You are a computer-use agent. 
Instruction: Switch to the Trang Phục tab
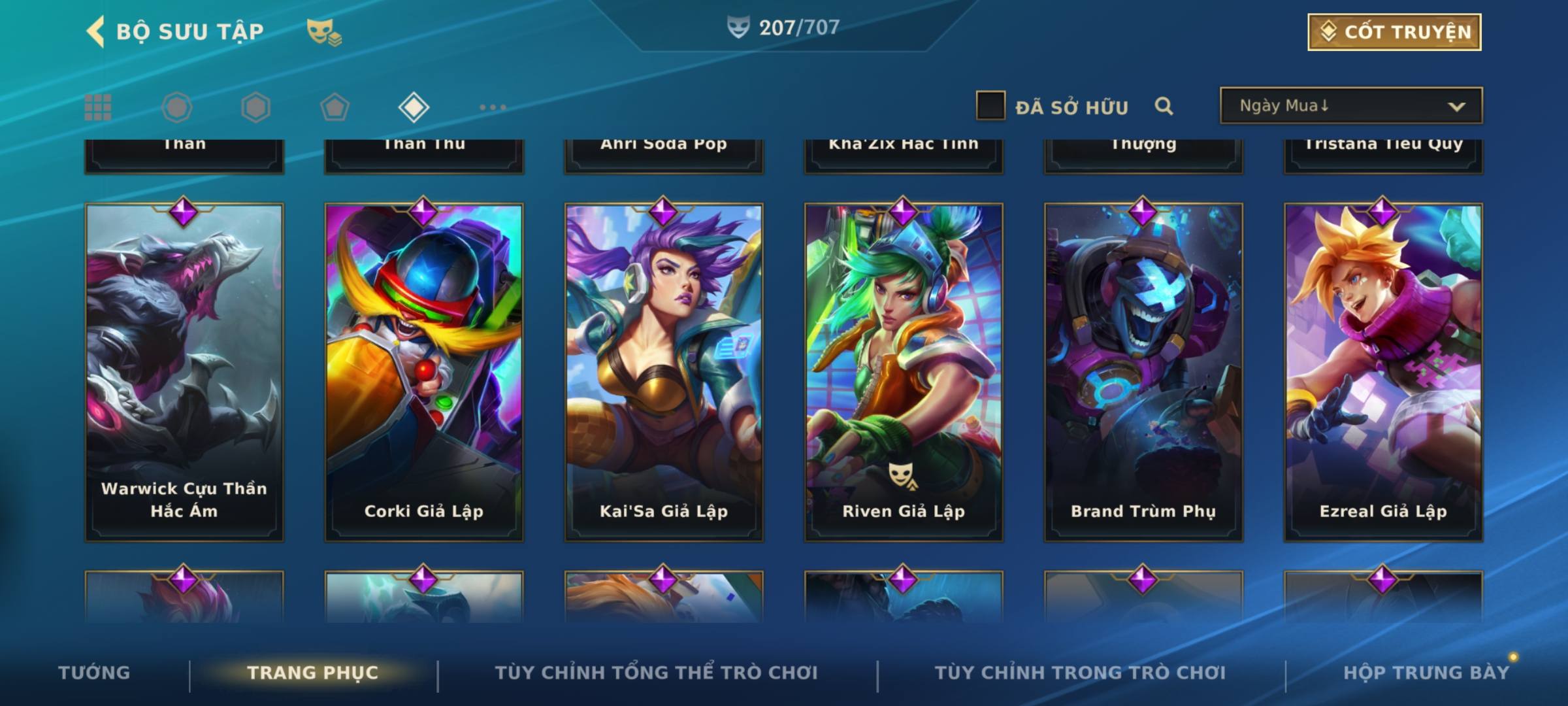pos(313,673)
